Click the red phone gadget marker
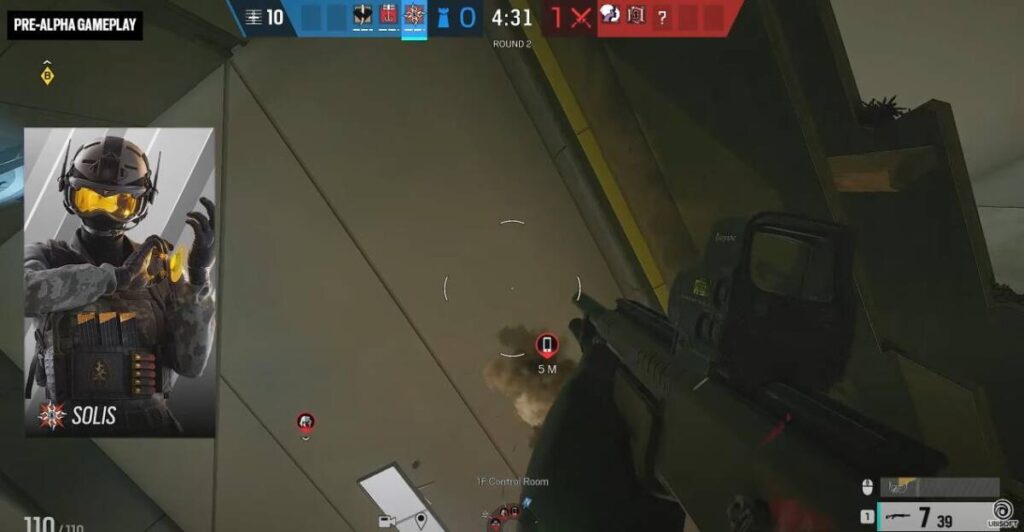Image resolution: width=1024 pixels, height=532 pixels. click(546, 346)
